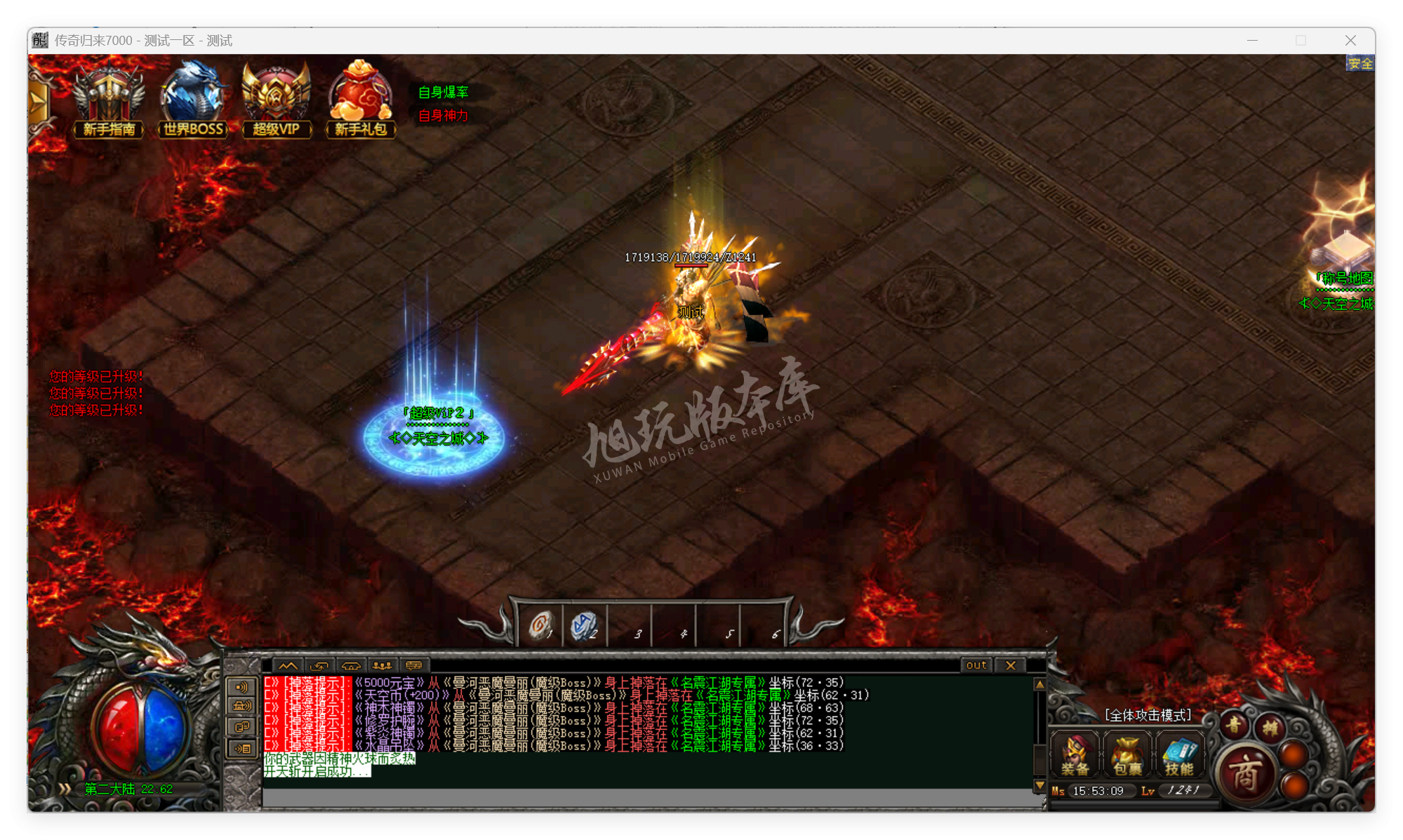The image size is (1403, 840).
Task: Open the 包裹 bag window
Action: 1126,754
